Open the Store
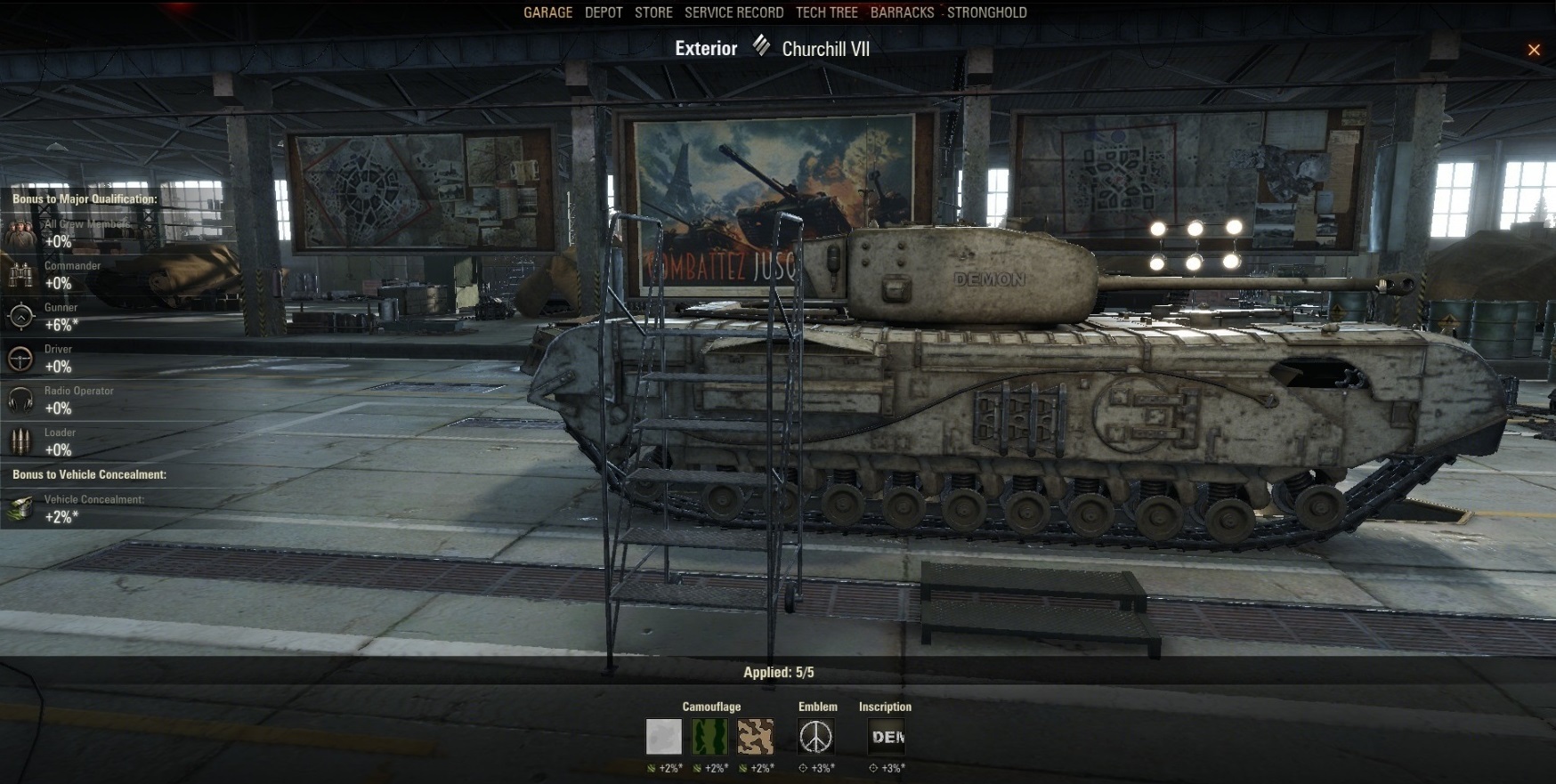Image resolution: width=1556 pixels, height=784 pixels. [653, 12]
